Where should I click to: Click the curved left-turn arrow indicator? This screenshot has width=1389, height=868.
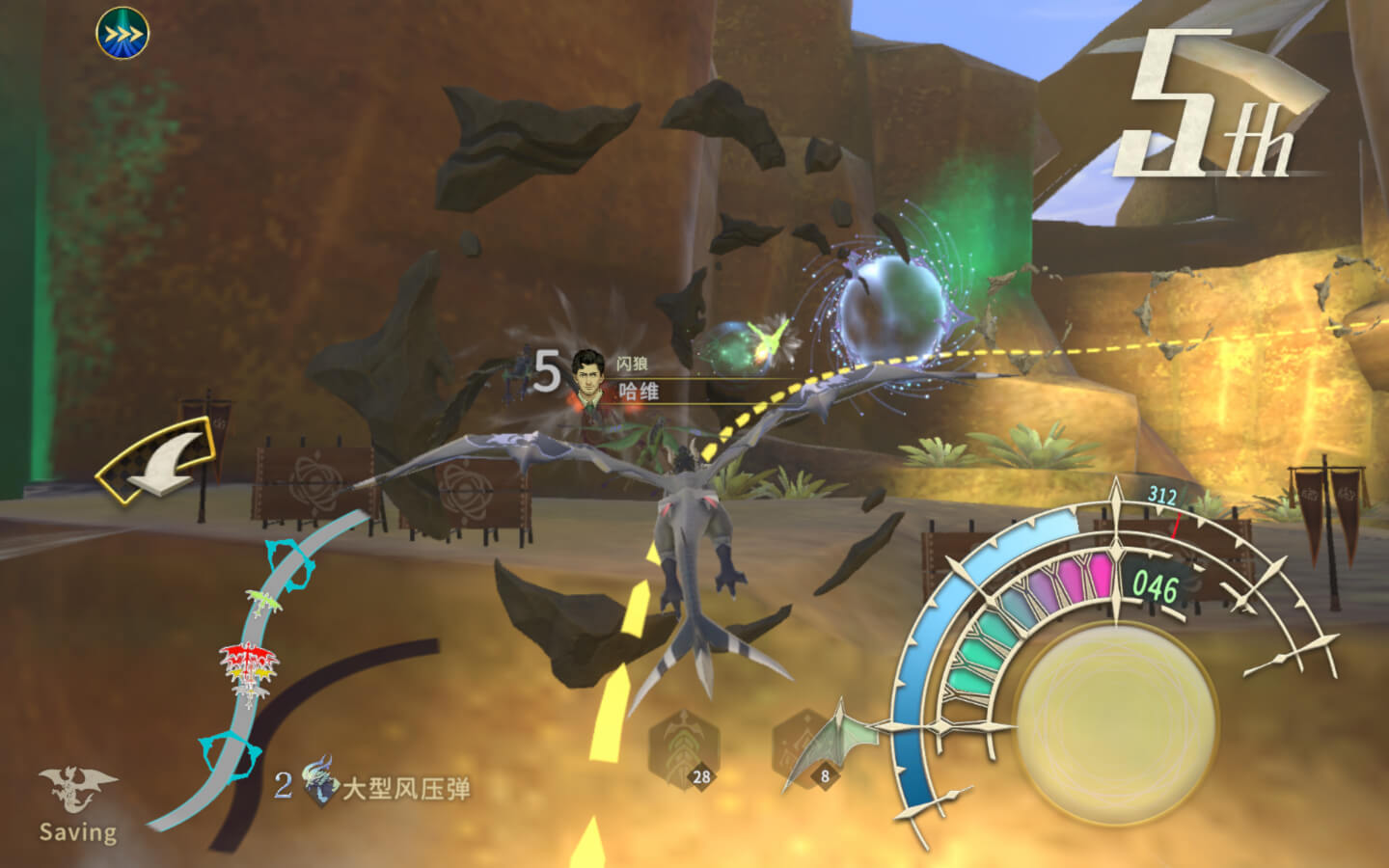pyautogui.click(x=159, y=460)
